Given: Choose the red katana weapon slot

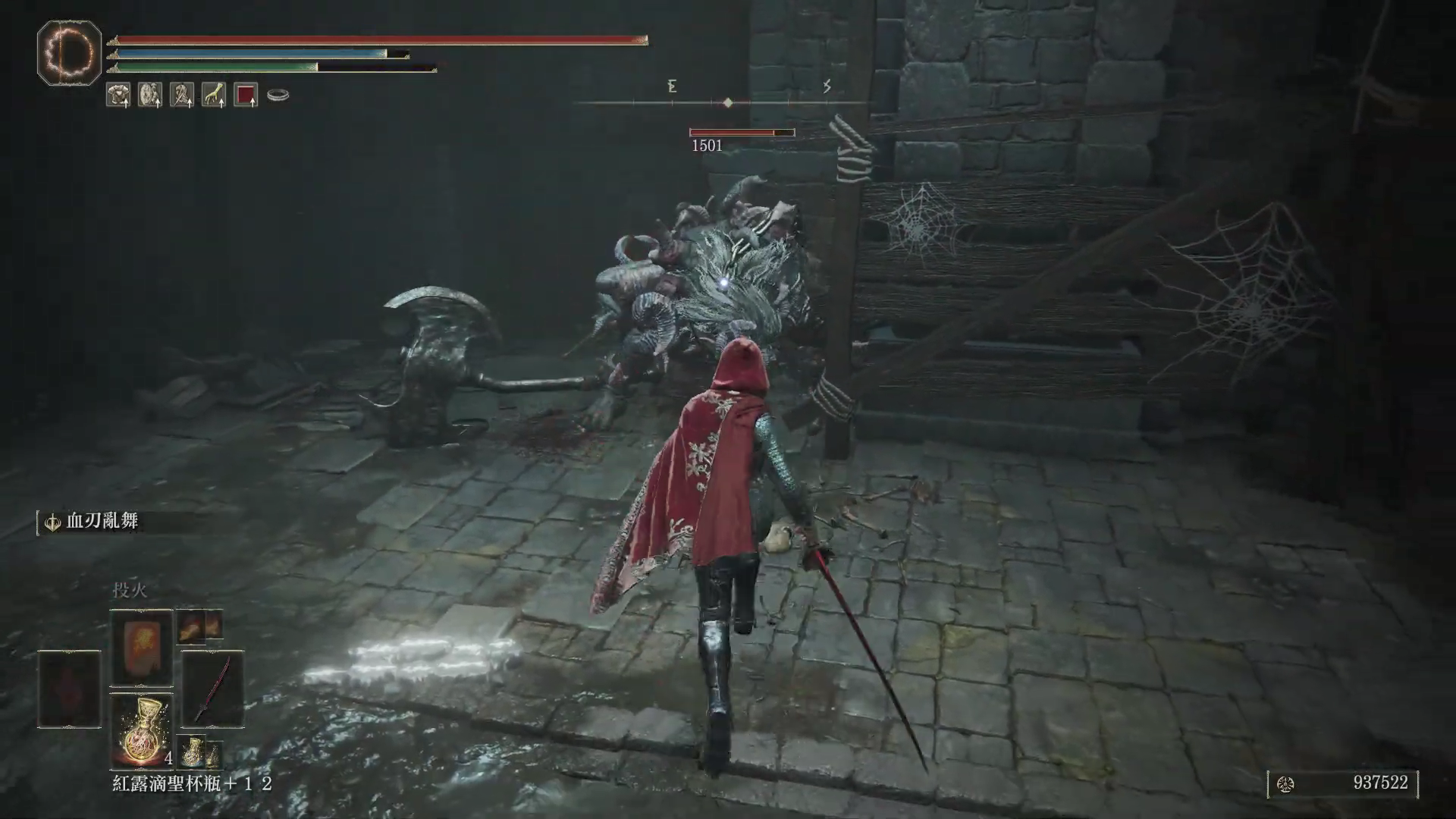Looking at the screenshot, I should (x=212, y=689).
